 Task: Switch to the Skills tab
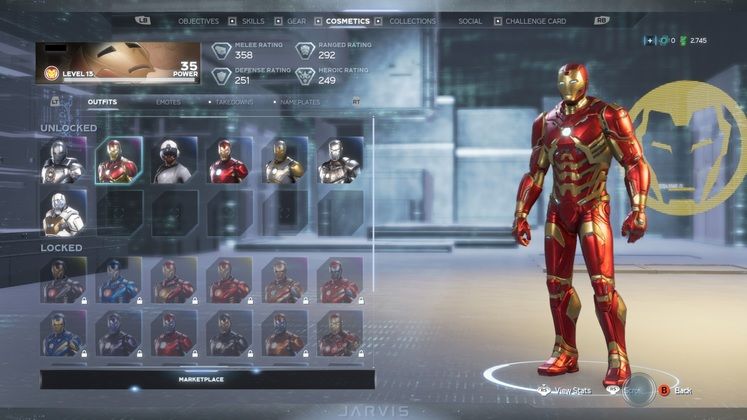[253, 21]
